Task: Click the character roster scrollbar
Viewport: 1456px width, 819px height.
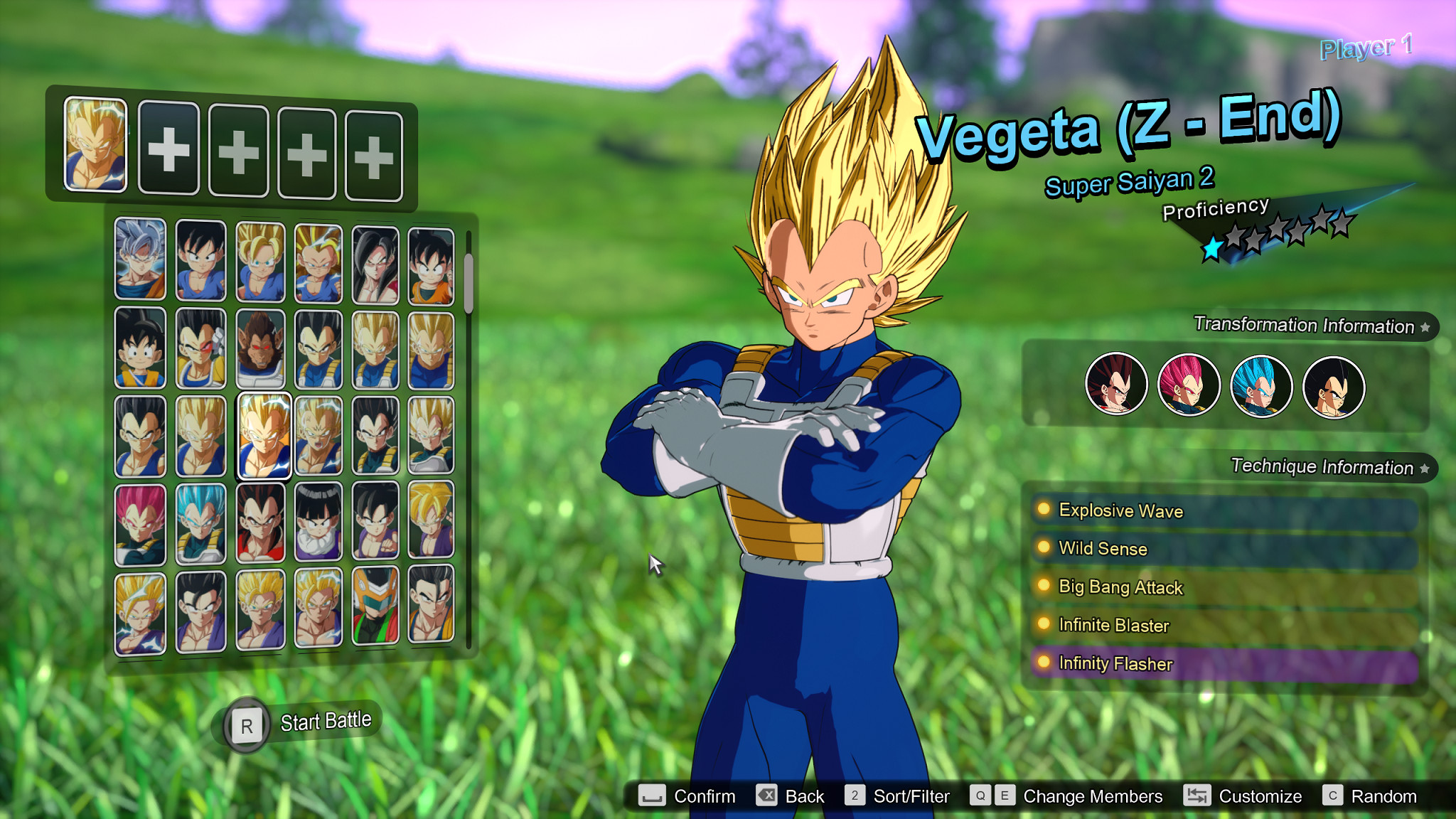Action: (469, 284)
